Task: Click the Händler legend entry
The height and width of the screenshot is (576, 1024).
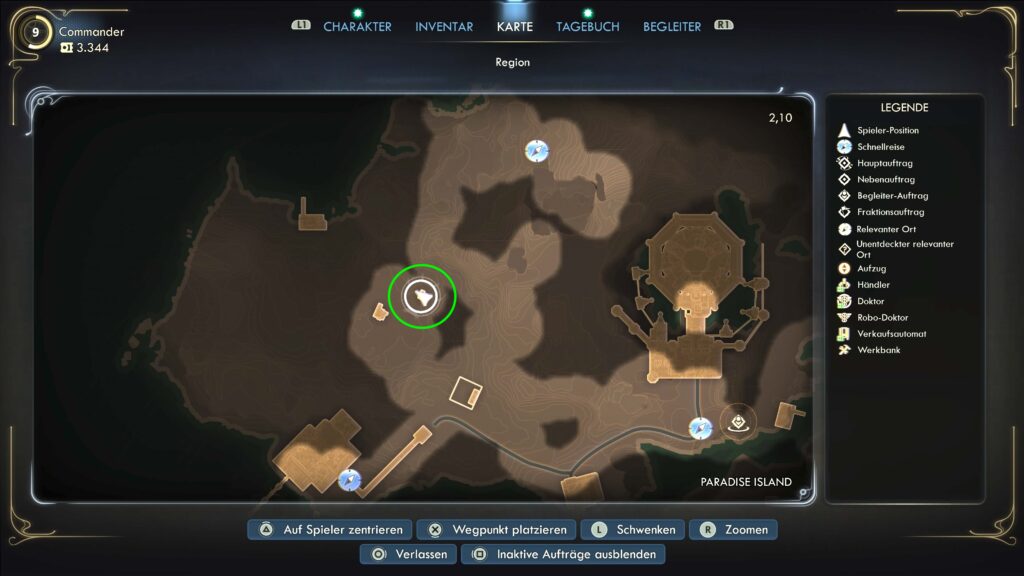Action: point(874,285)
